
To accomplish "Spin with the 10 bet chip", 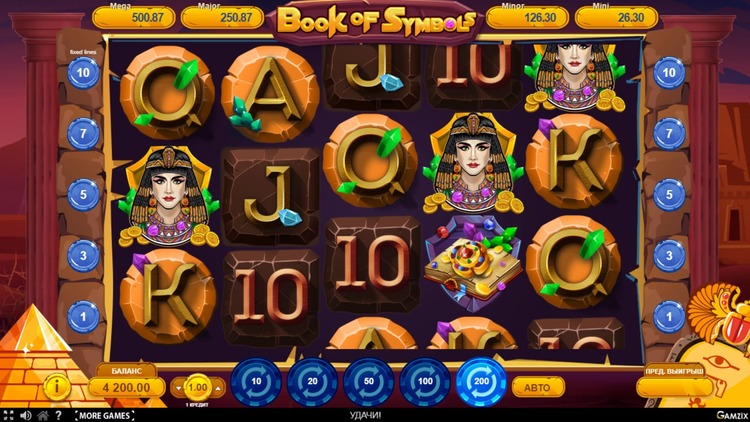I will (x=256, y=383).
